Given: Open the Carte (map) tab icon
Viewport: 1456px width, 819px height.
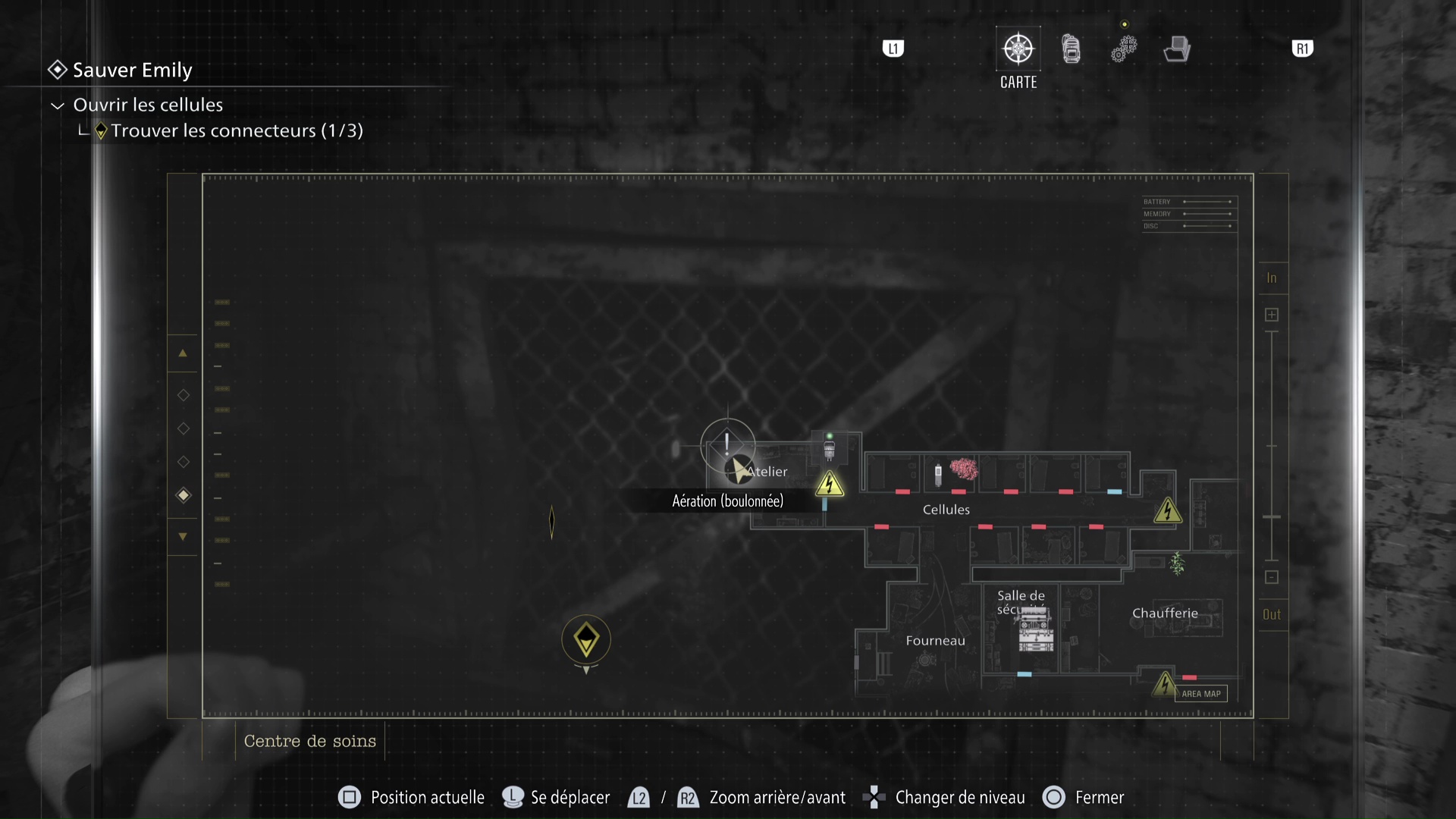Looking at the screenshot, I should click(1018, 47).
